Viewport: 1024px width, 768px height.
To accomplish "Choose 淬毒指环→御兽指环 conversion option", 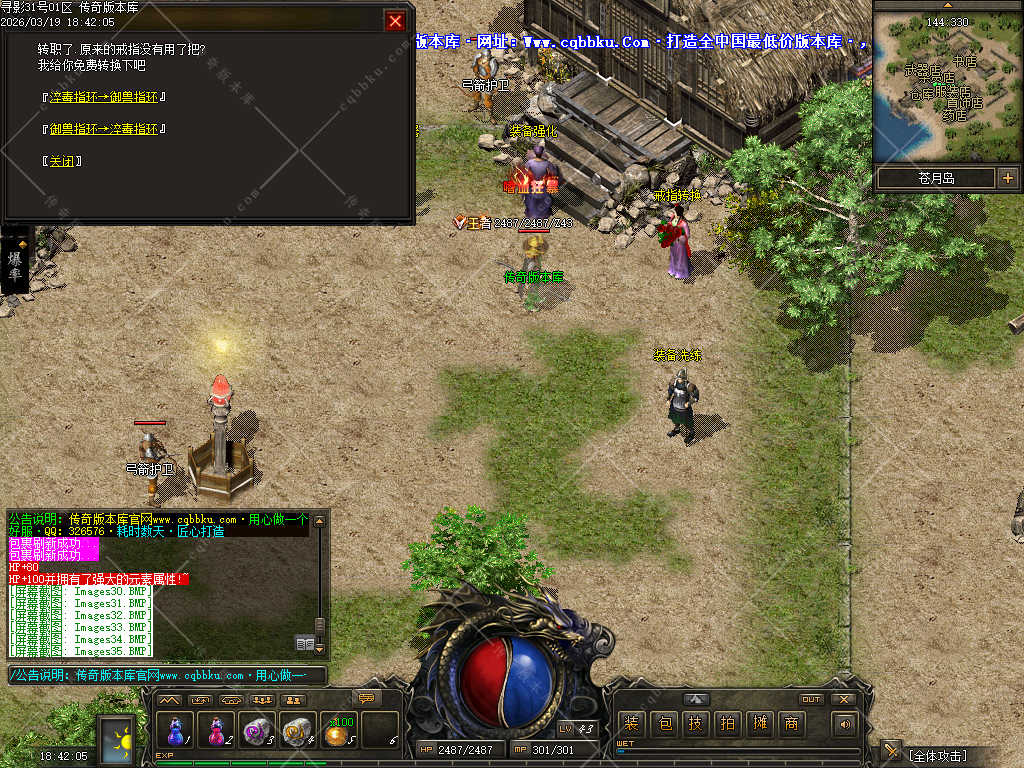I will [x=104, y=97].
